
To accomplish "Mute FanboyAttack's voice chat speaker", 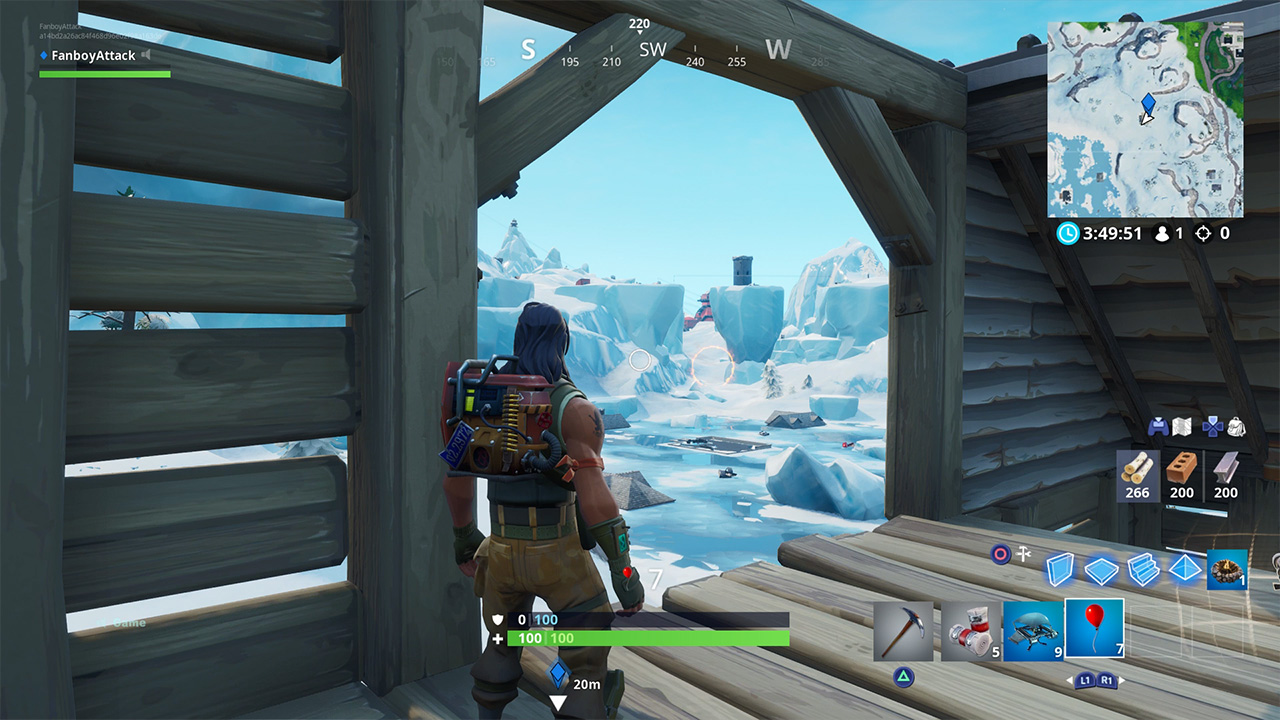I will click(145, 55).
